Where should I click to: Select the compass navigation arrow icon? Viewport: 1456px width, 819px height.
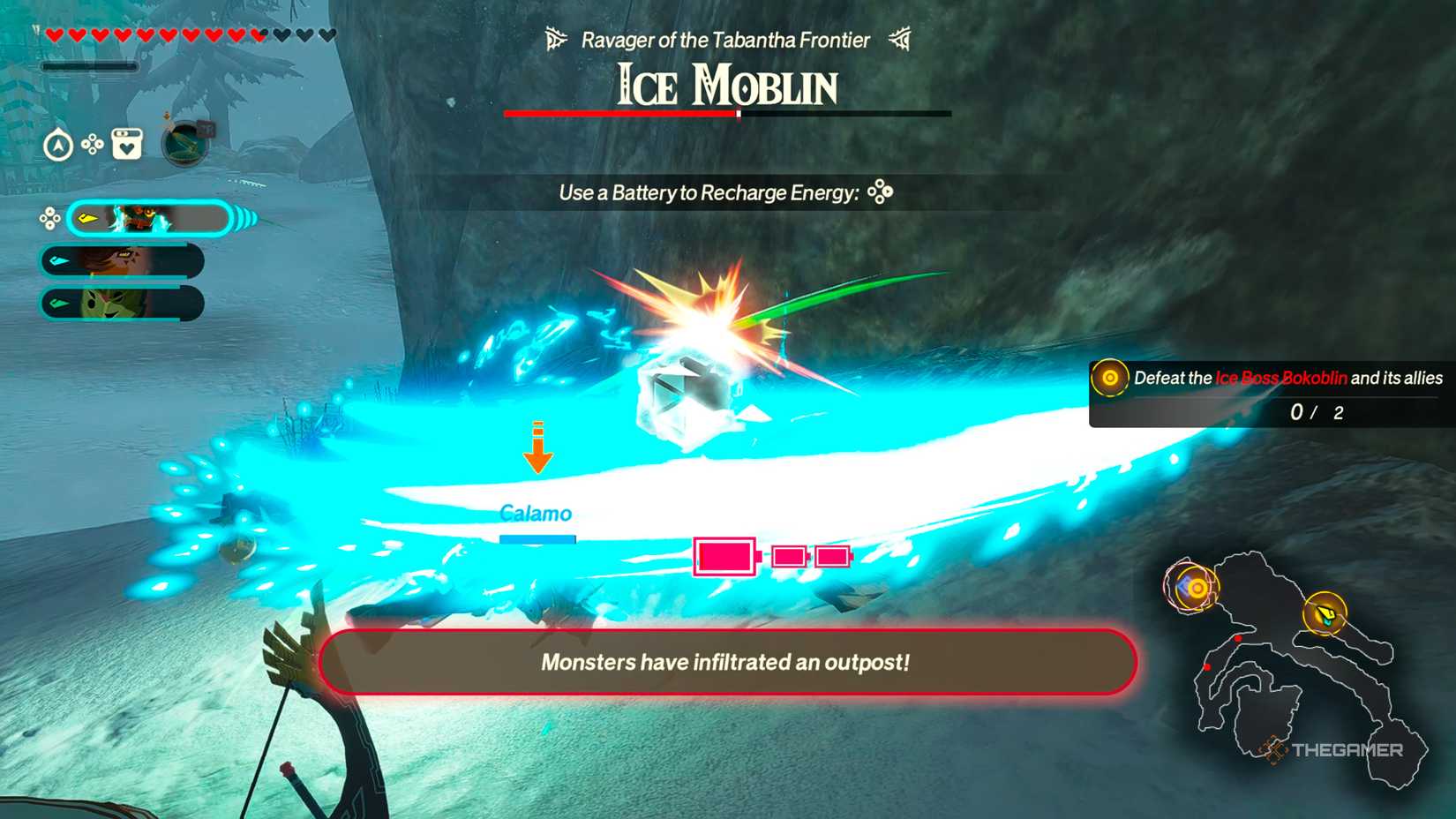pos(58,145)
